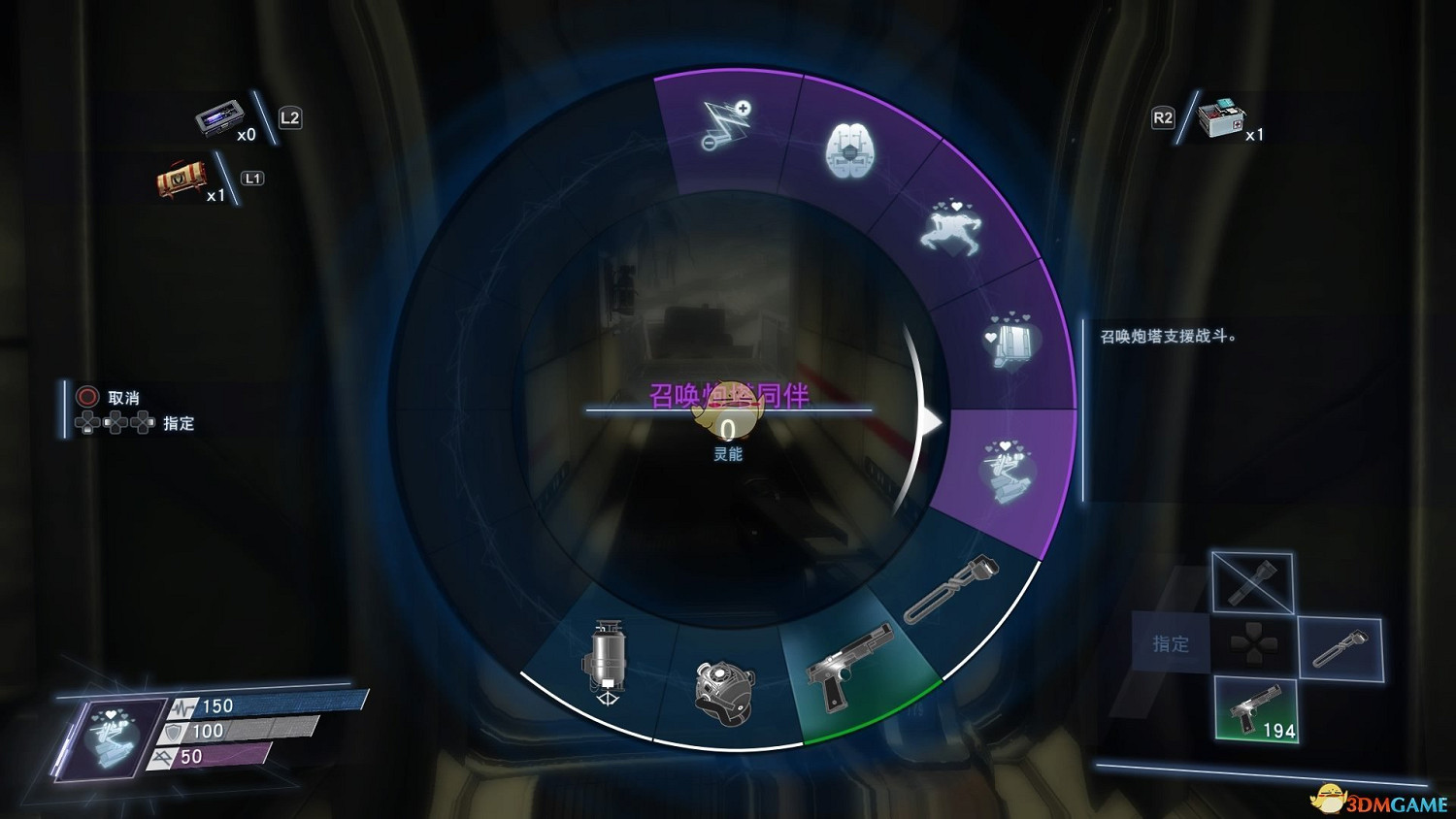The image size is (1456, 819).
Task: Click the crossed-out empty equipment slot
Action: pos(1252,582)
